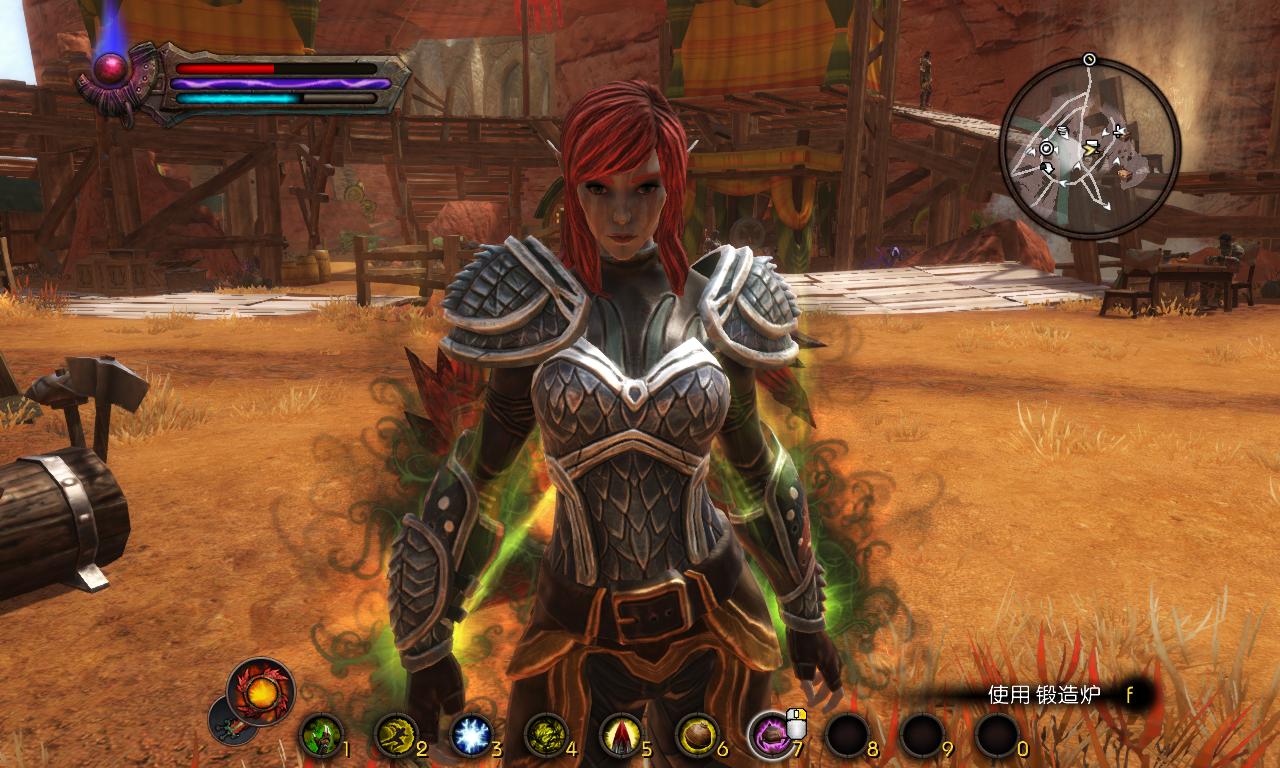Screen dimensions: 1280x768
Task: Cast the blue frost burst spell
Action: pos(470,736)
